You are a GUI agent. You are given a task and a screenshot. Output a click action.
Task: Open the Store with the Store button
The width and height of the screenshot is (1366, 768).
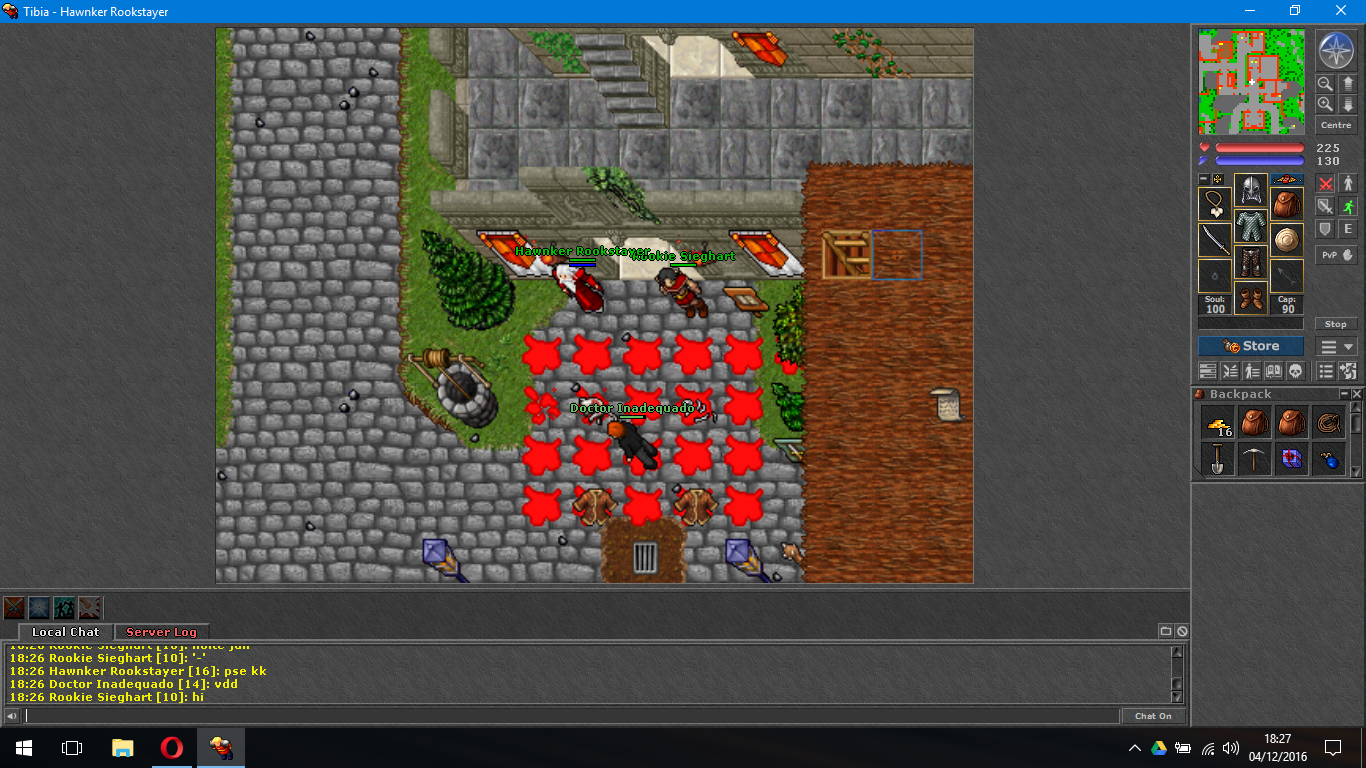(1250, 346)
